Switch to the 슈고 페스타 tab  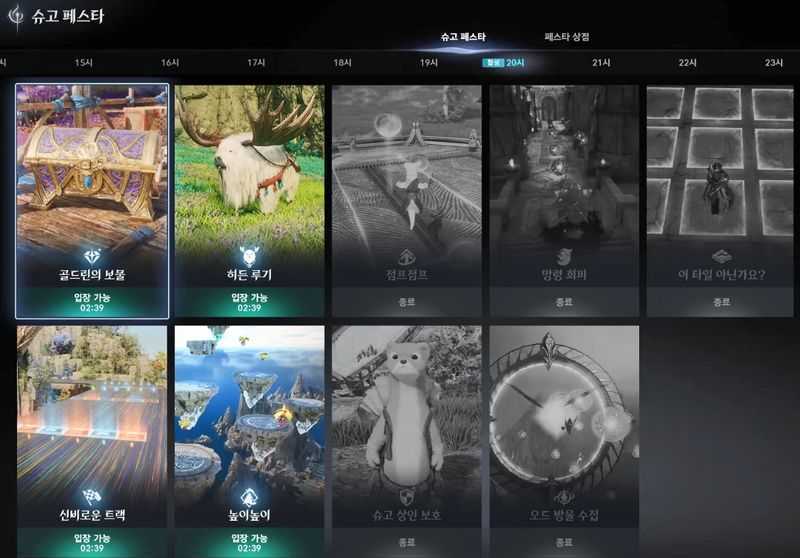[463, 37]
